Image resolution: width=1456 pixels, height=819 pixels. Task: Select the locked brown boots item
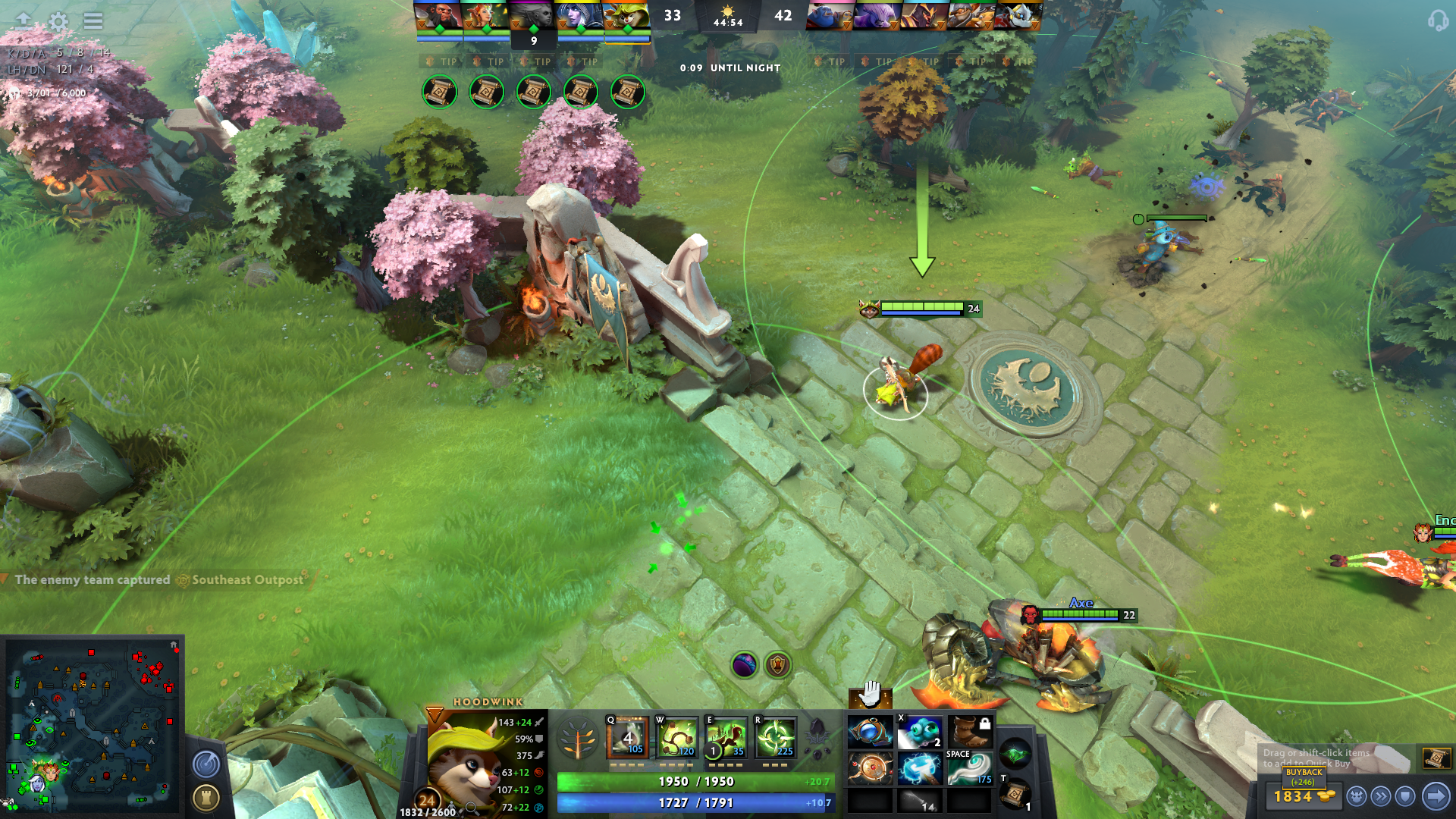[x=968, y=733]
